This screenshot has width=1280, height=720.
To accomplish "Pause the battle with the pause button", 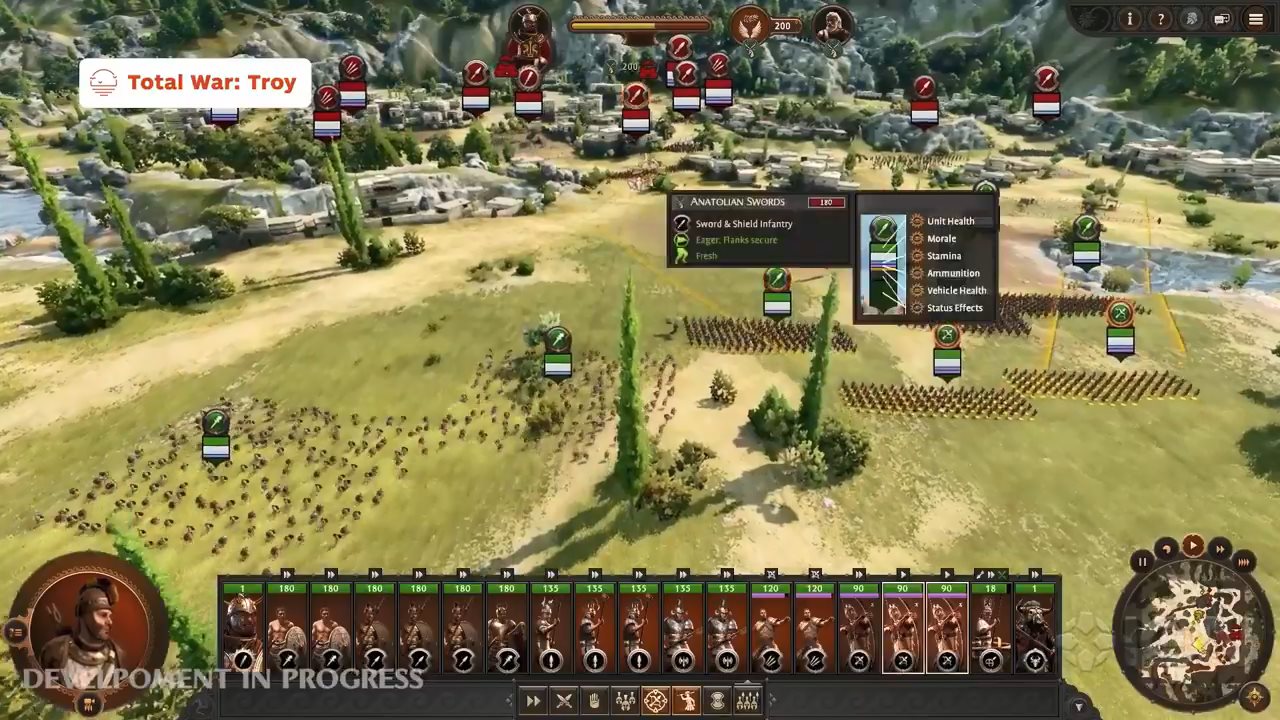I will (x=1142, y=562).
